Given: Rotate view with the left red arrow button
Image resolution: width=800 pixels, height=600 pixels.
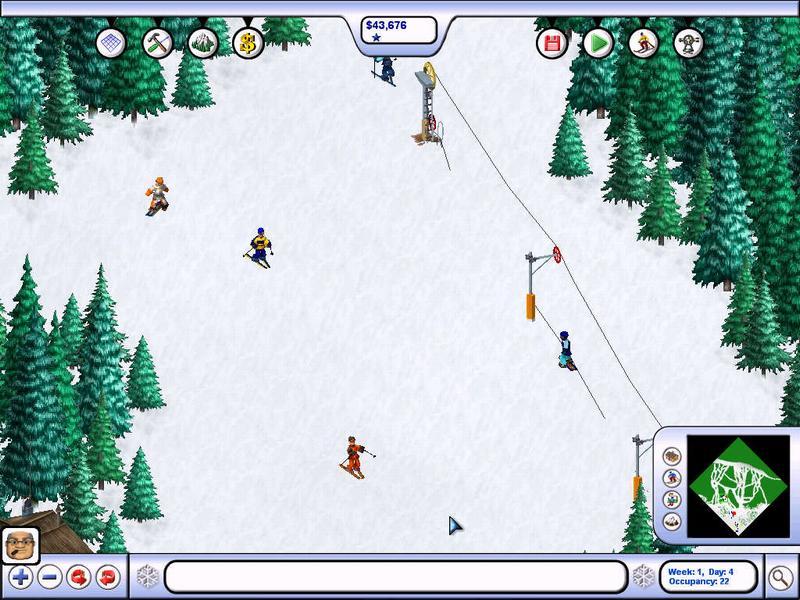Looking at the screenshot, I should point(77,577).
